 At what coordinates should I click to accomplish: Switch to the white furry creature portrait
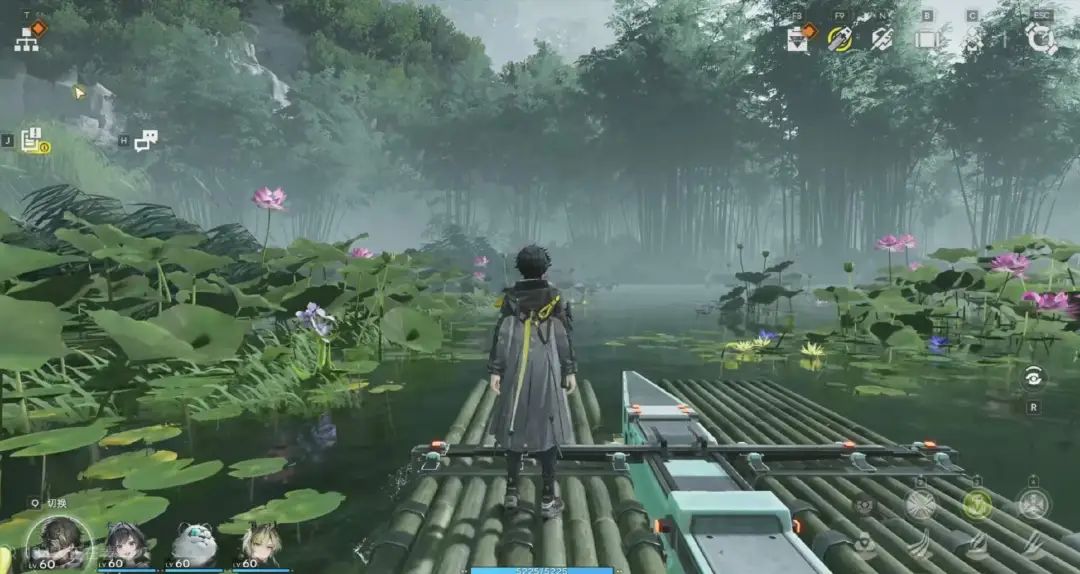(x=193, y=545)
